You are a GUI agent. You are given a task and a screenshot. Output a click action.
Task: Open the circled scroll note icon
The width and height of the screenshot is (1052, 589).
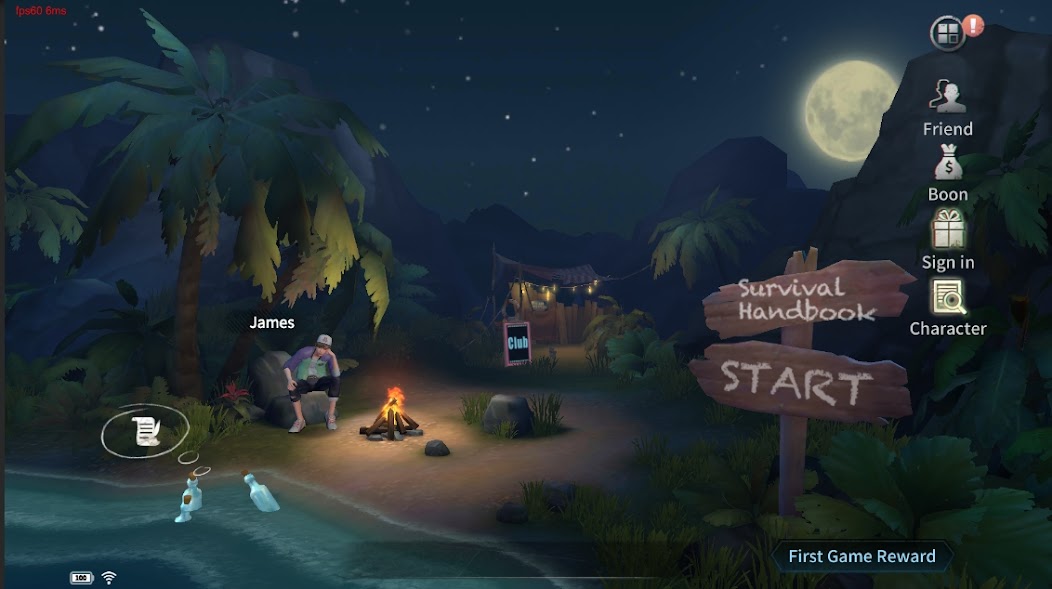[146, 431]
